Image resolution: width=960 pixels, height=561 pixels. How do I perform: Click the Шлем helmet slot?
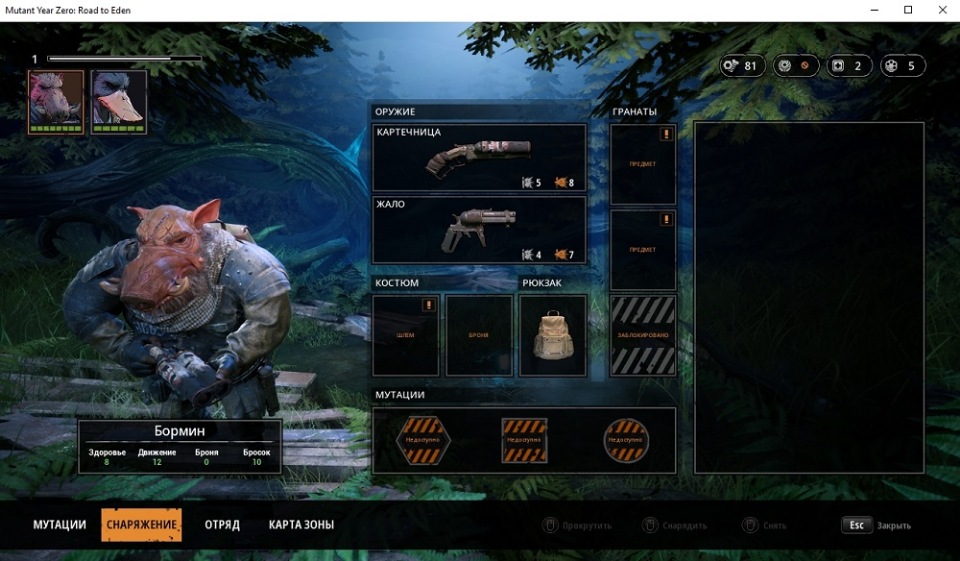[x=406, y=335]
